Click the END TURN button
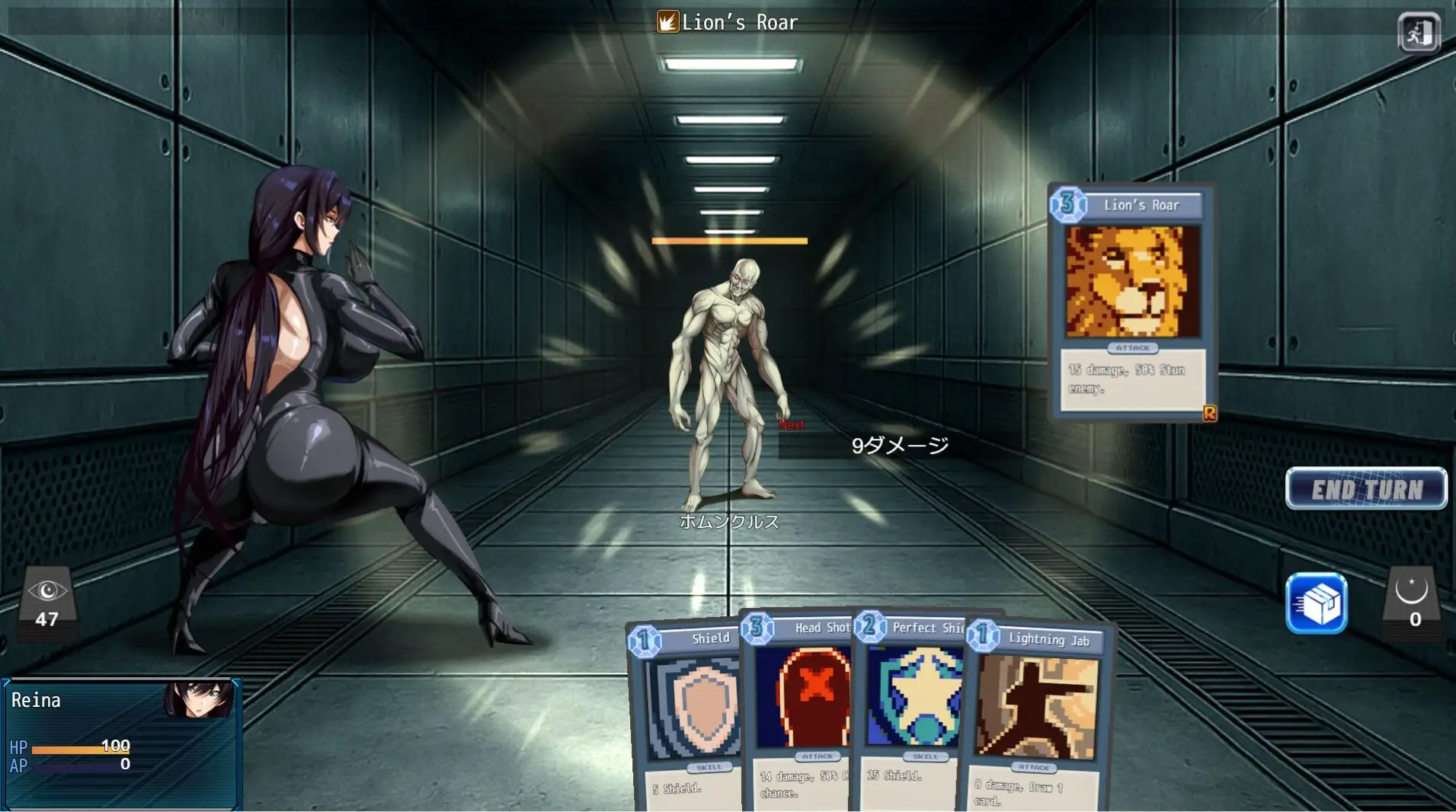 (x=1365, y=488)
